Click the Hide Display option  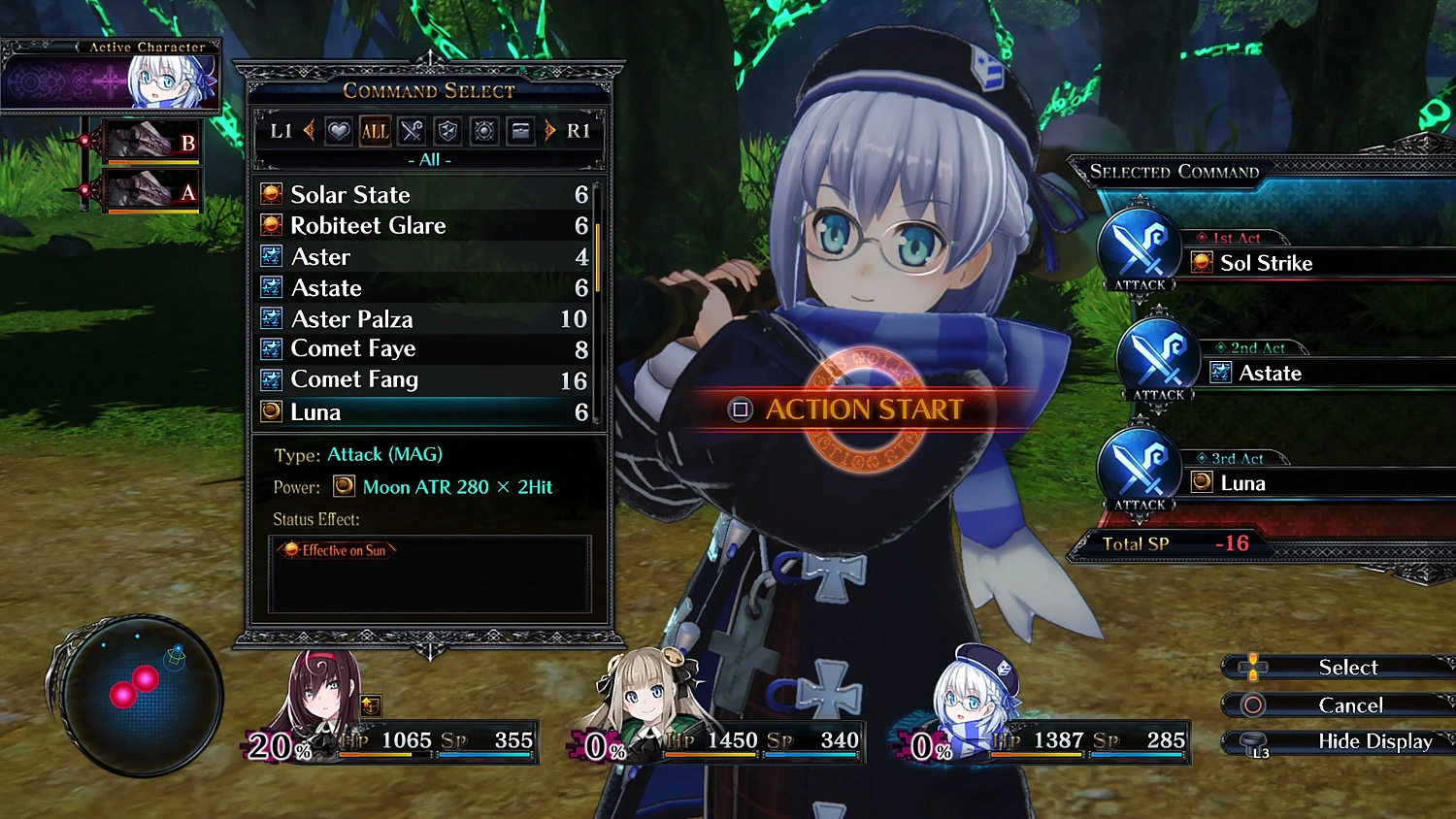(1375, 741)
